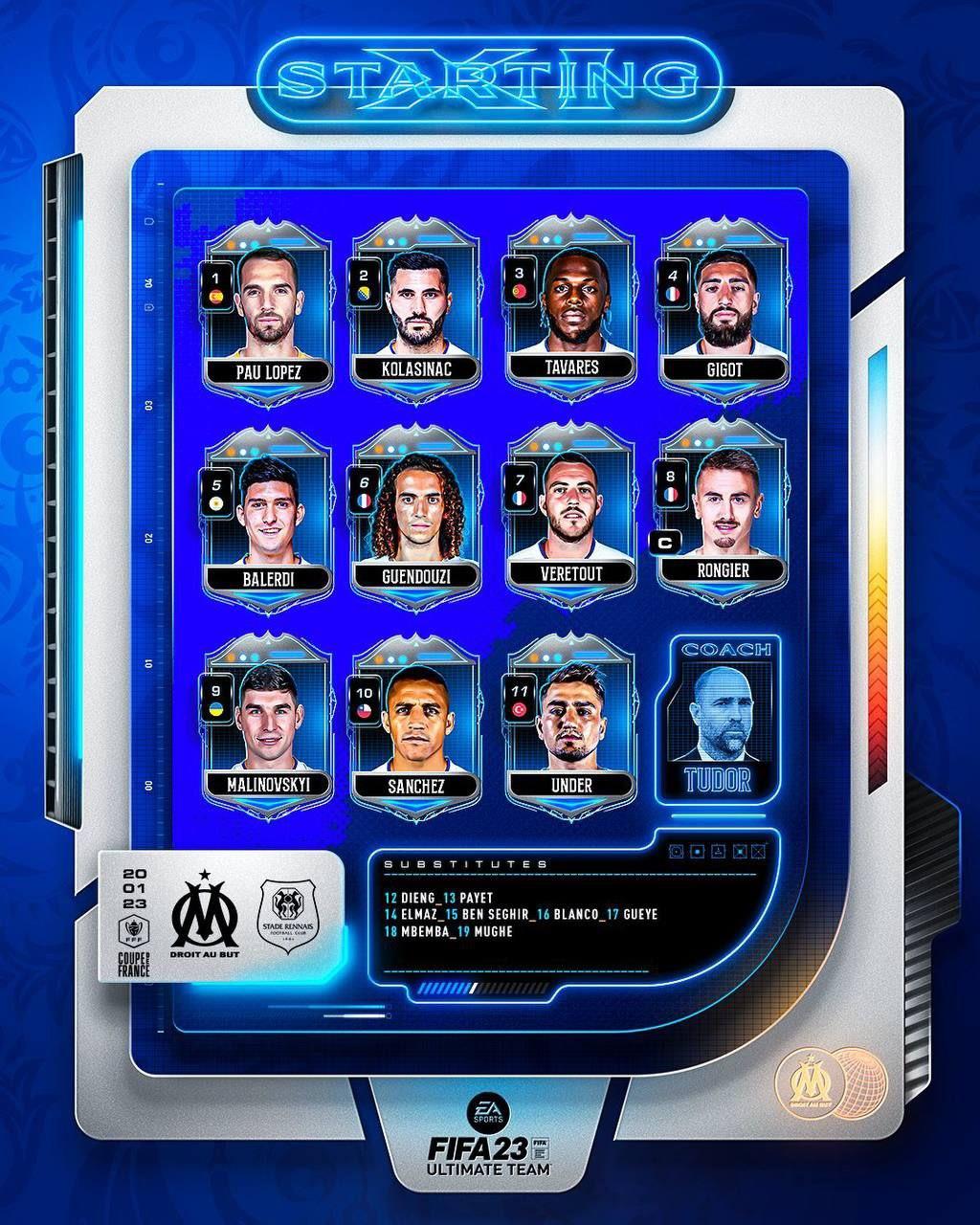980x1225 pixels.
Task: Pick the Sanchez player card
Action: (x=415, y=727)
